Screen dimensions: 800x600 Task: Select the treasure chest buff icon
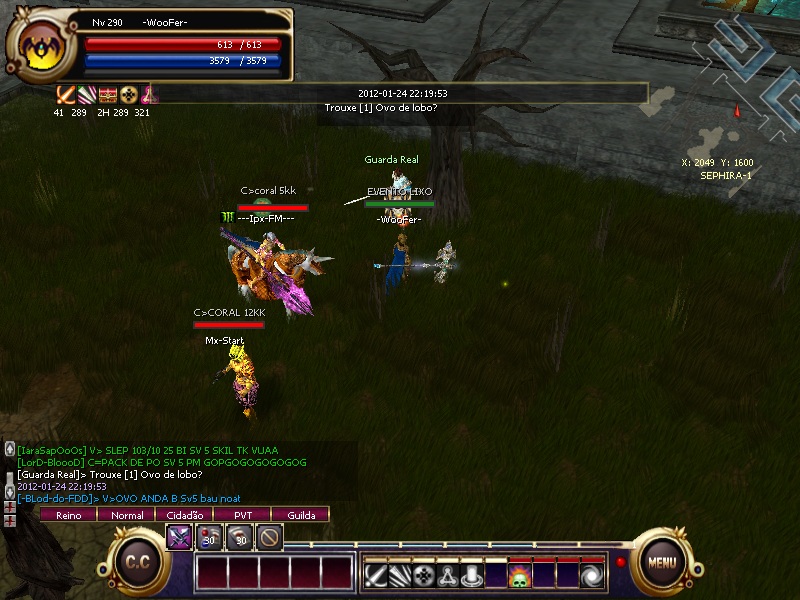click(x=108, y=96)
